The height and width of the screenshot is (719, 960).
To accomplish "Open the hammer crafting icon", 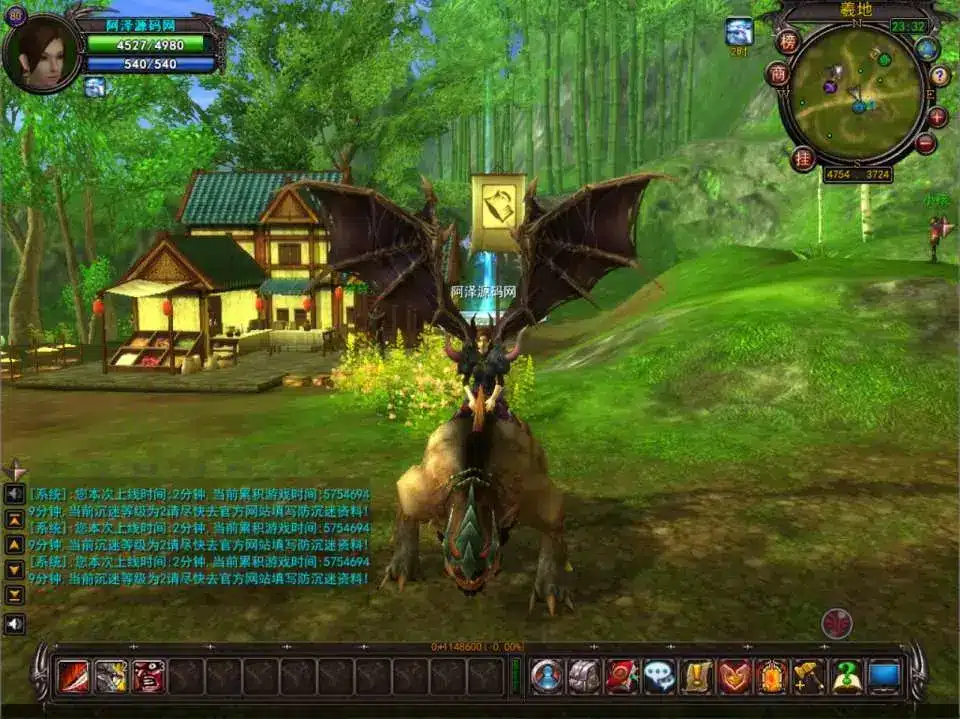I will (x=809, y=676).
